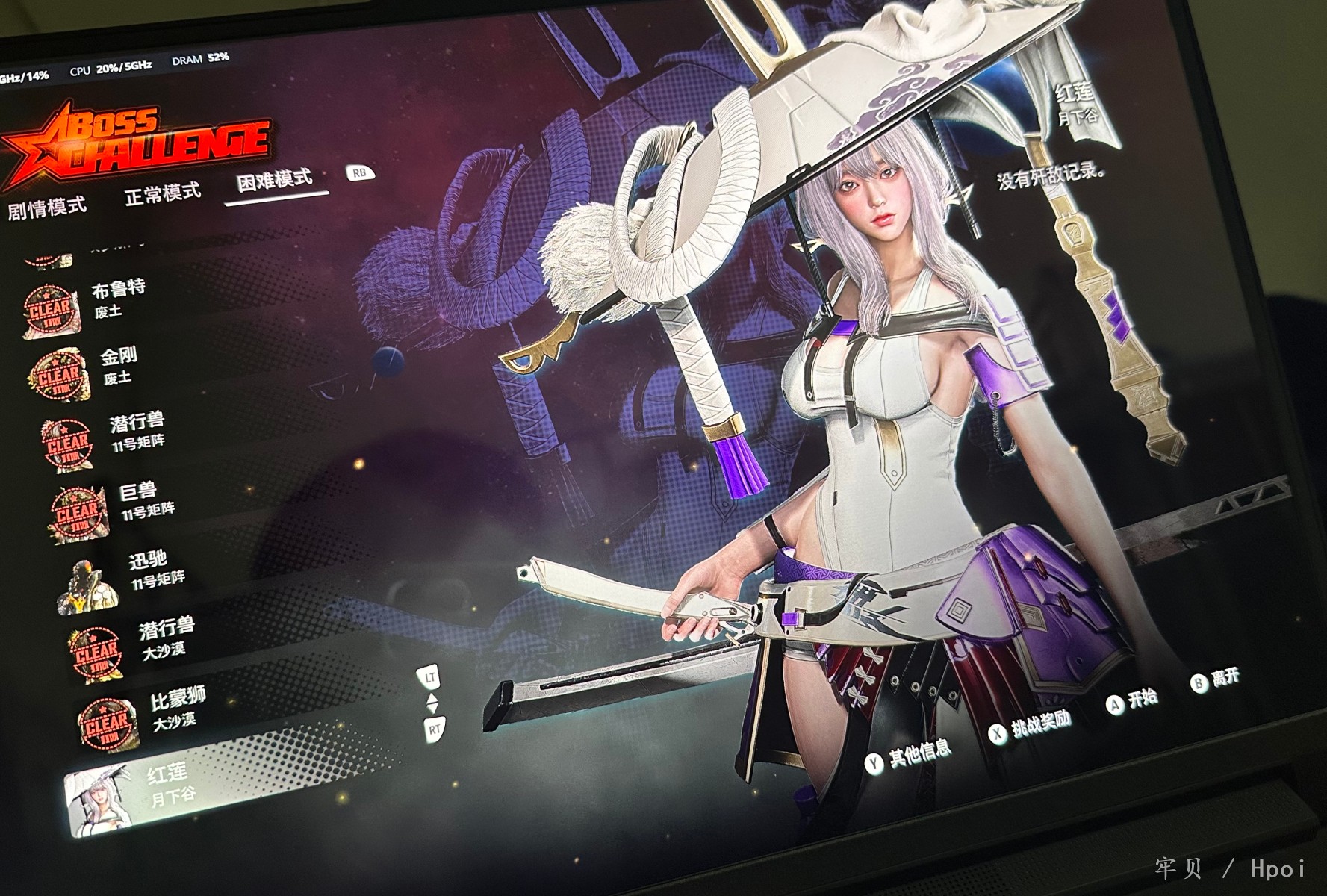Select the 比蒙狮 boss row
This screenshot has width=1327, height=896.
pos(176,708)
